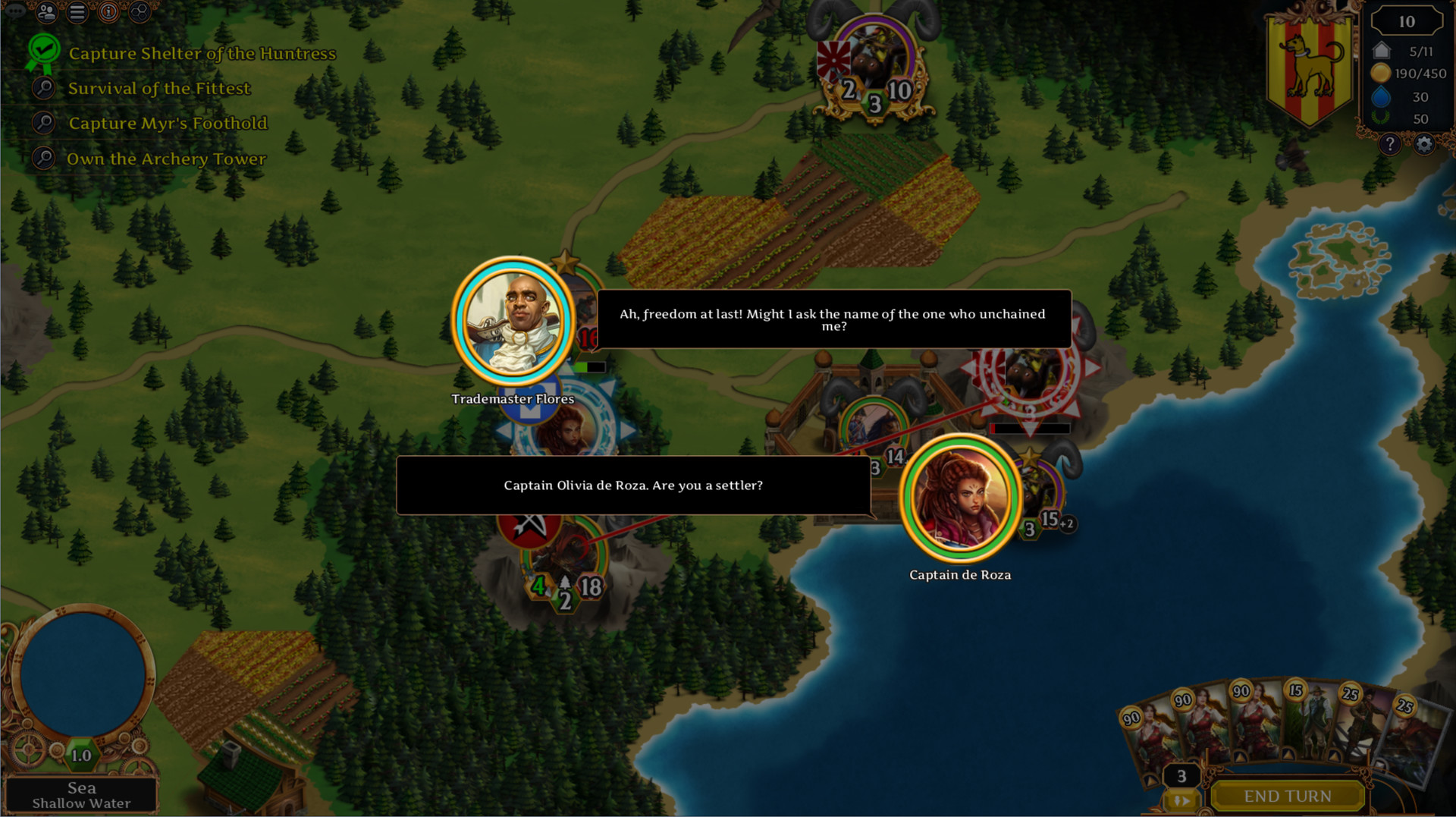This screenshot has height=817, width=1456.
Task: Open the hexagon tiles icon
Action: [x=140, y=12]
